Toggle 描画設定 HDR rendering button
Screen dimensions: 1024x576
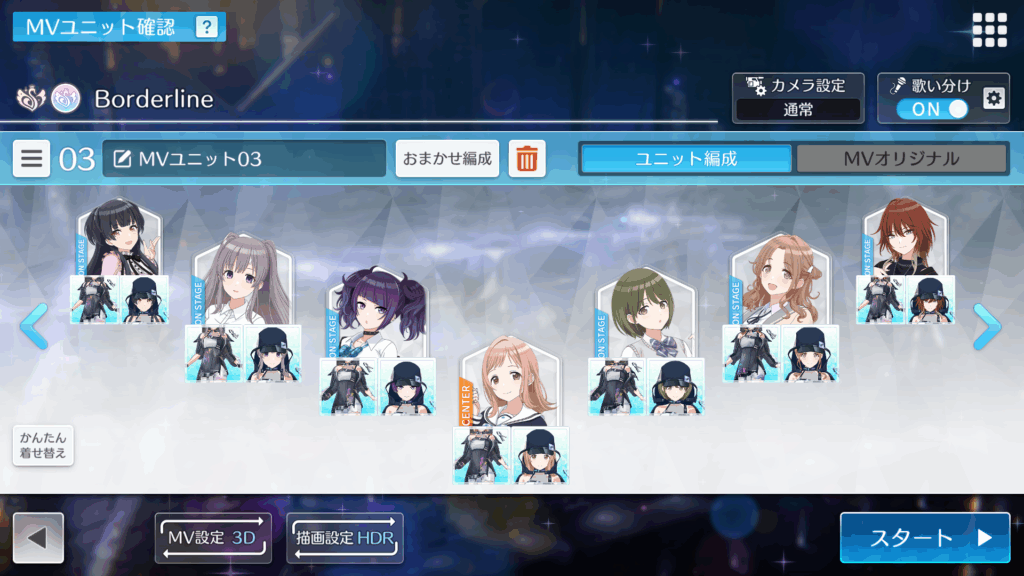[345, 538]
